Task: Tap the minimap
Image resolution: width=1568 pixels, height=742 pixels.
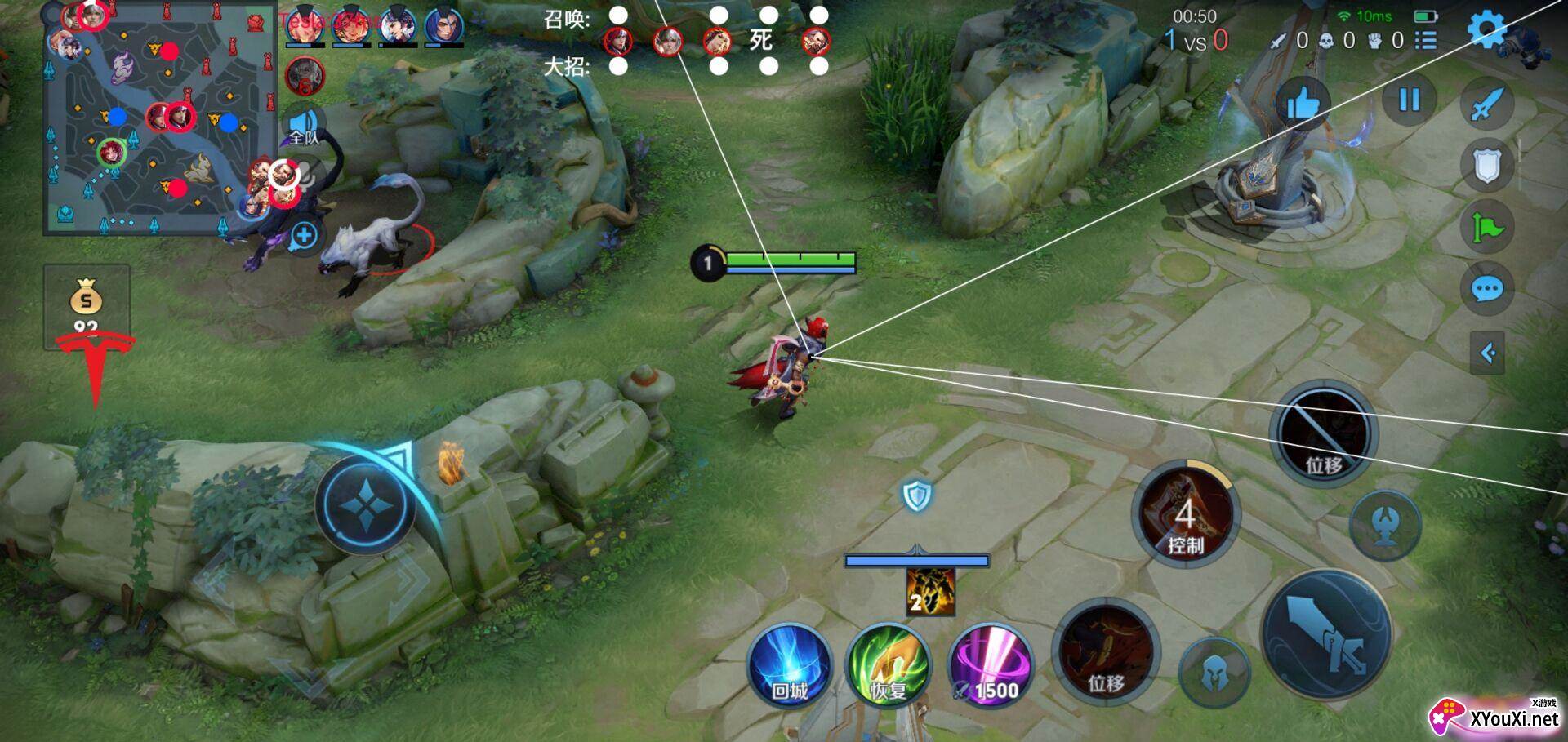Action: [x=159, y=118]
